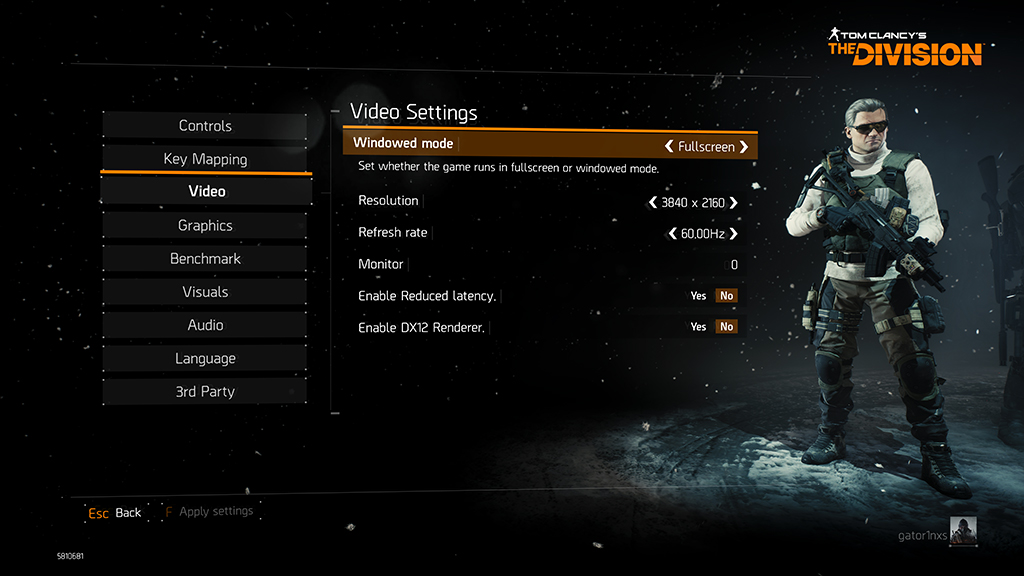Click the left arrow beside 60.00Hz
Viewport: 1024px width, 576px height.
pyautogui.click(x=672, y=234)
